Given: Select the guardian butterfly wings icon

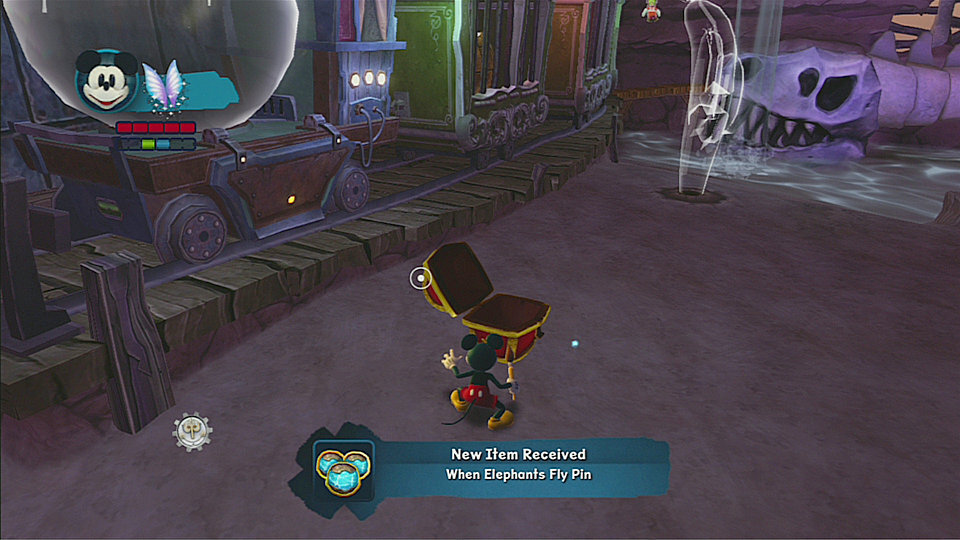Looking at the screenshot, I should coord(163,86).
